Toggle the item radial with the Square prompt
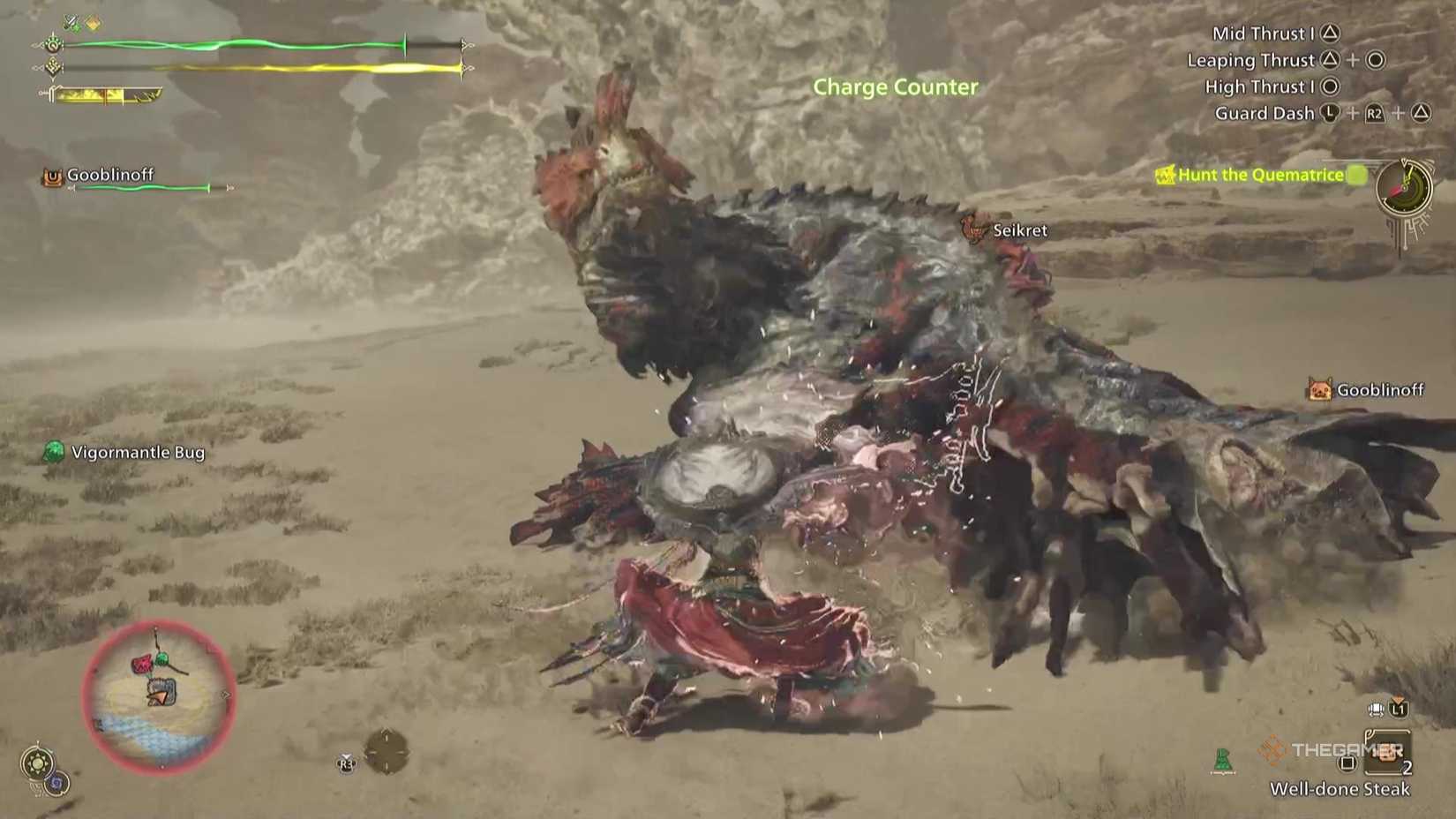The image size is (1456, 819). pyautogui.click(x=1347, y=763)
